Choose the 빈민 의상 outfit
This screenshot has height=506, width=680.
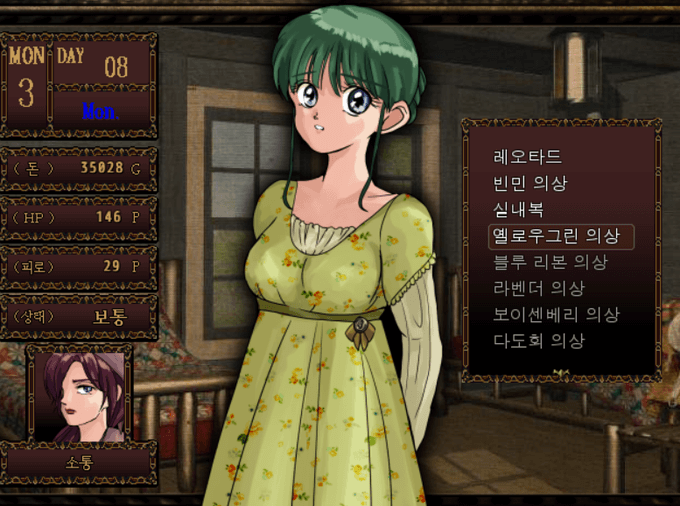530,184
